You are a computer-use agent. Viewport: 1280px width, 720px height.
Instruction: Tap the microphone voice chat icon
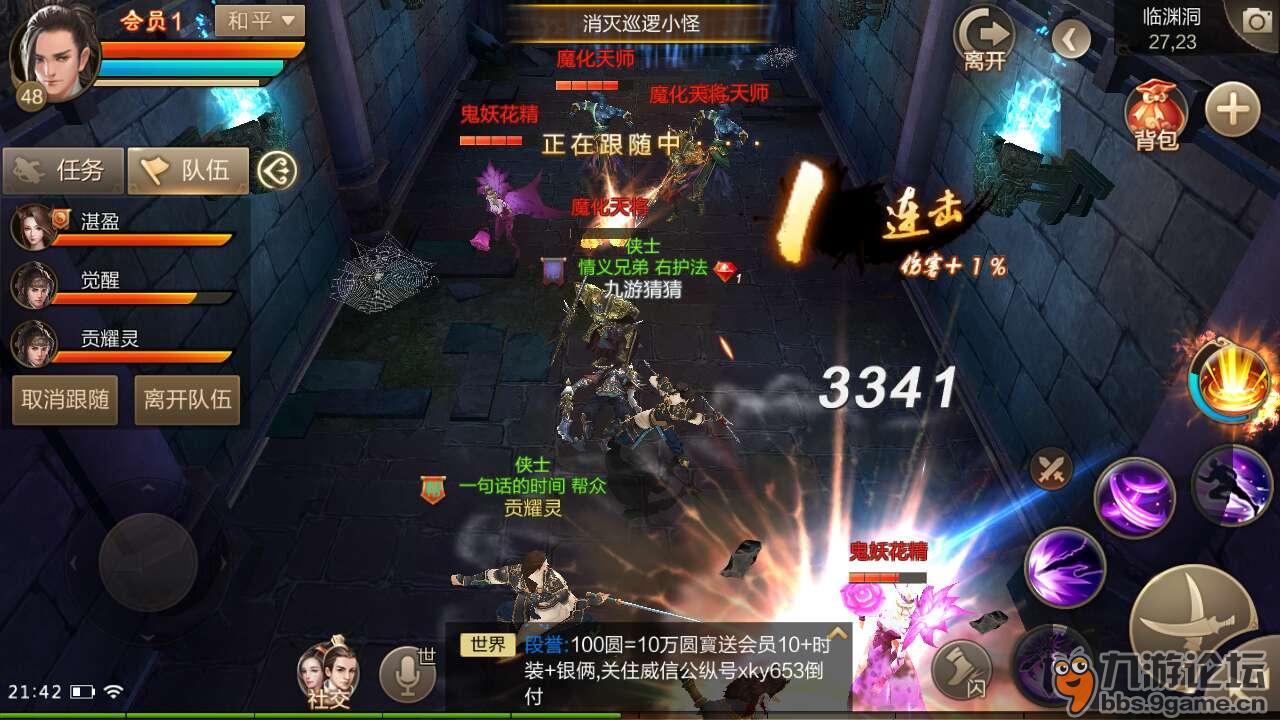(x=408, y=672)
